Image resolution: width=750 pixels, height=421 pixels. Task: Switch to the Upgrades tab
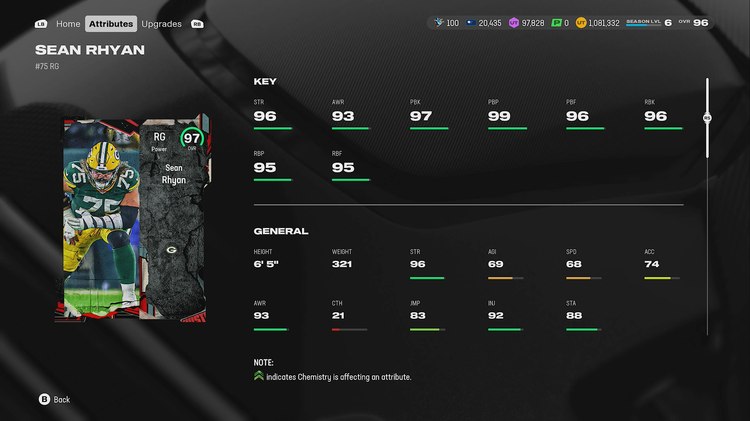[x=161, y=23]
